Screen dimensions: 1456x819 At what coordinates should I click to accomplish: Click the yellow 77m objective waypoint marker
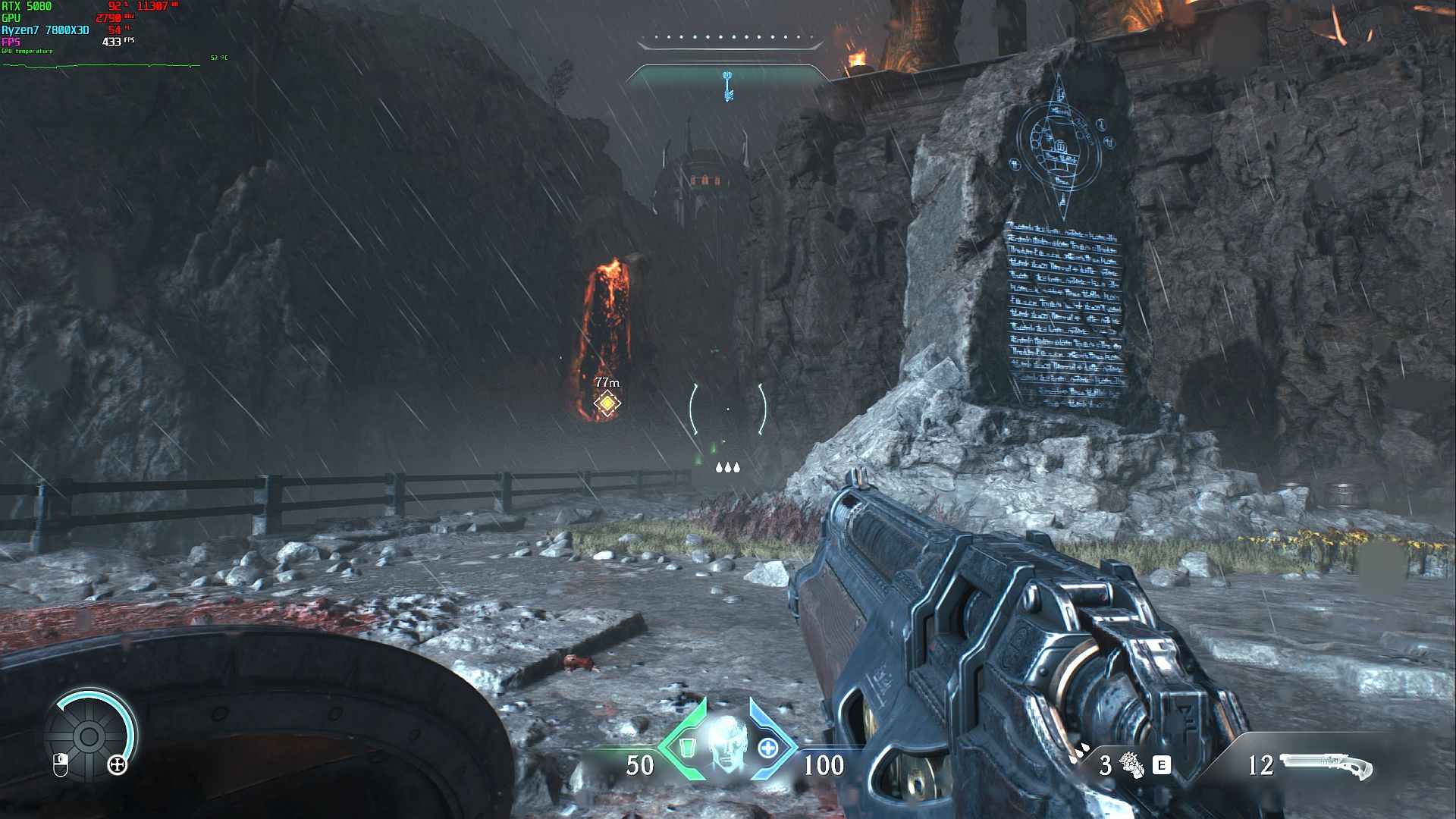click(x=607, y=403)
